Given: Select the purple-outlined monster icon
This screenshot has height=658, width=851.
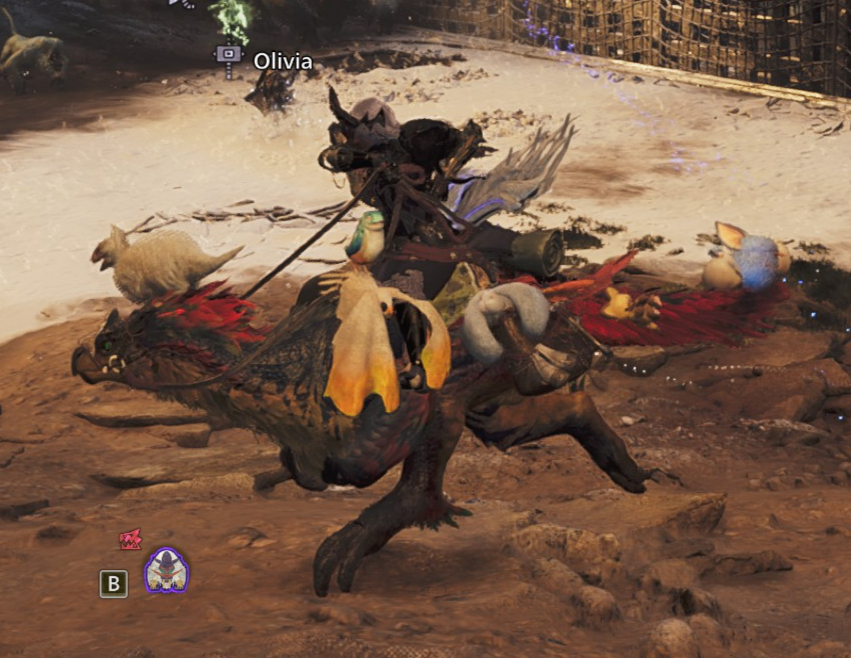Looking at the screenshot, I should 166,571.
